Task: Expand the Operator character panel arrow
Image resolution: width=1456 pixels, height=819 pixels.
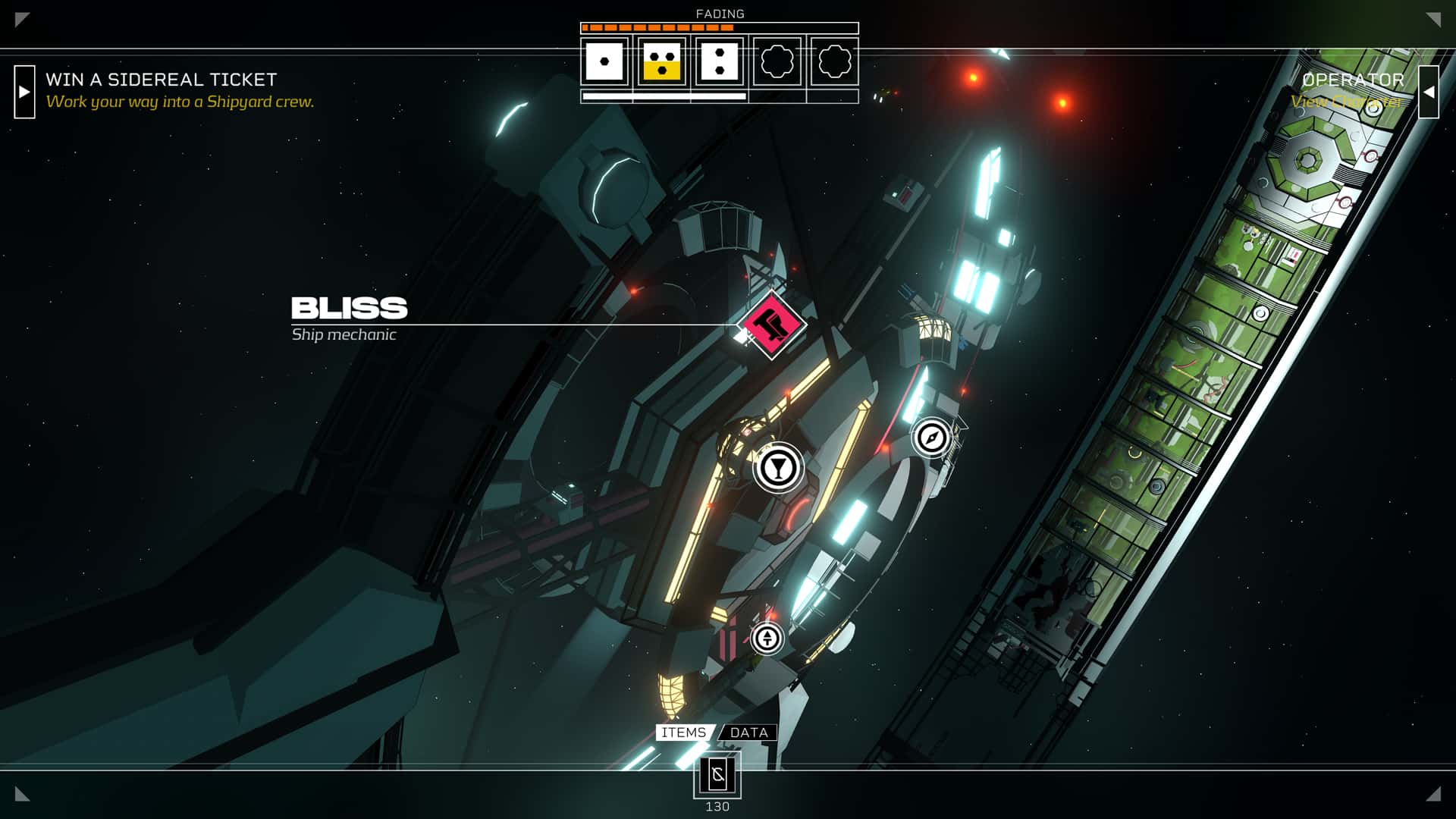Action: 1430,91
